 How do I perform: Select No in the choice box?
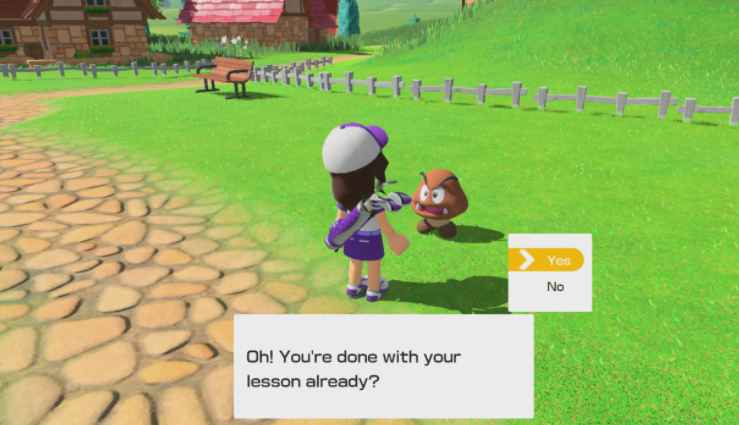[x=555, y=287]
